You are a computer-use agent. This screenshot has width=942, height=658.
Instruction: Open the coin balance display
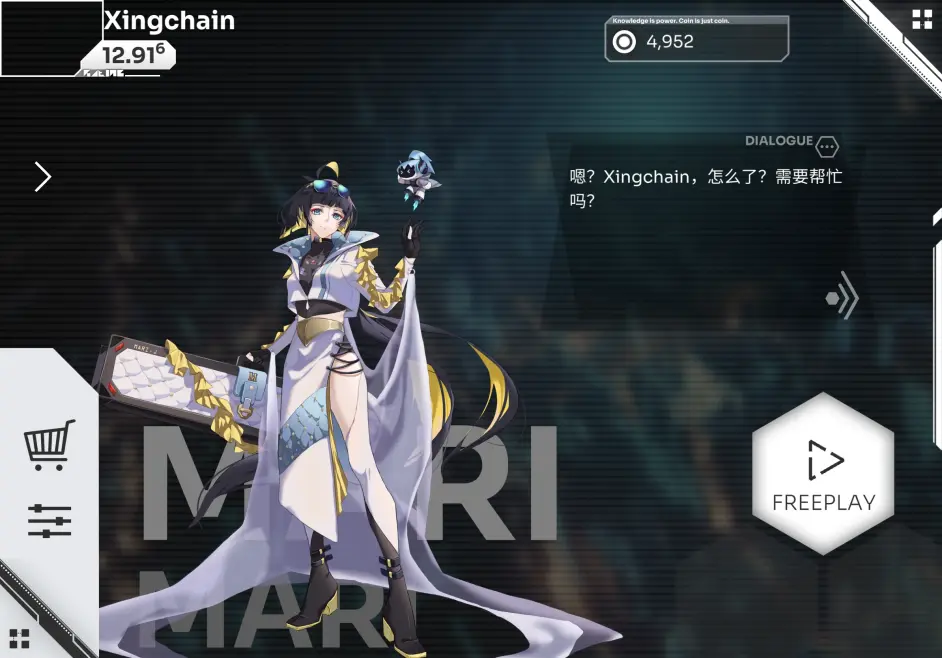tap(696, 41)
